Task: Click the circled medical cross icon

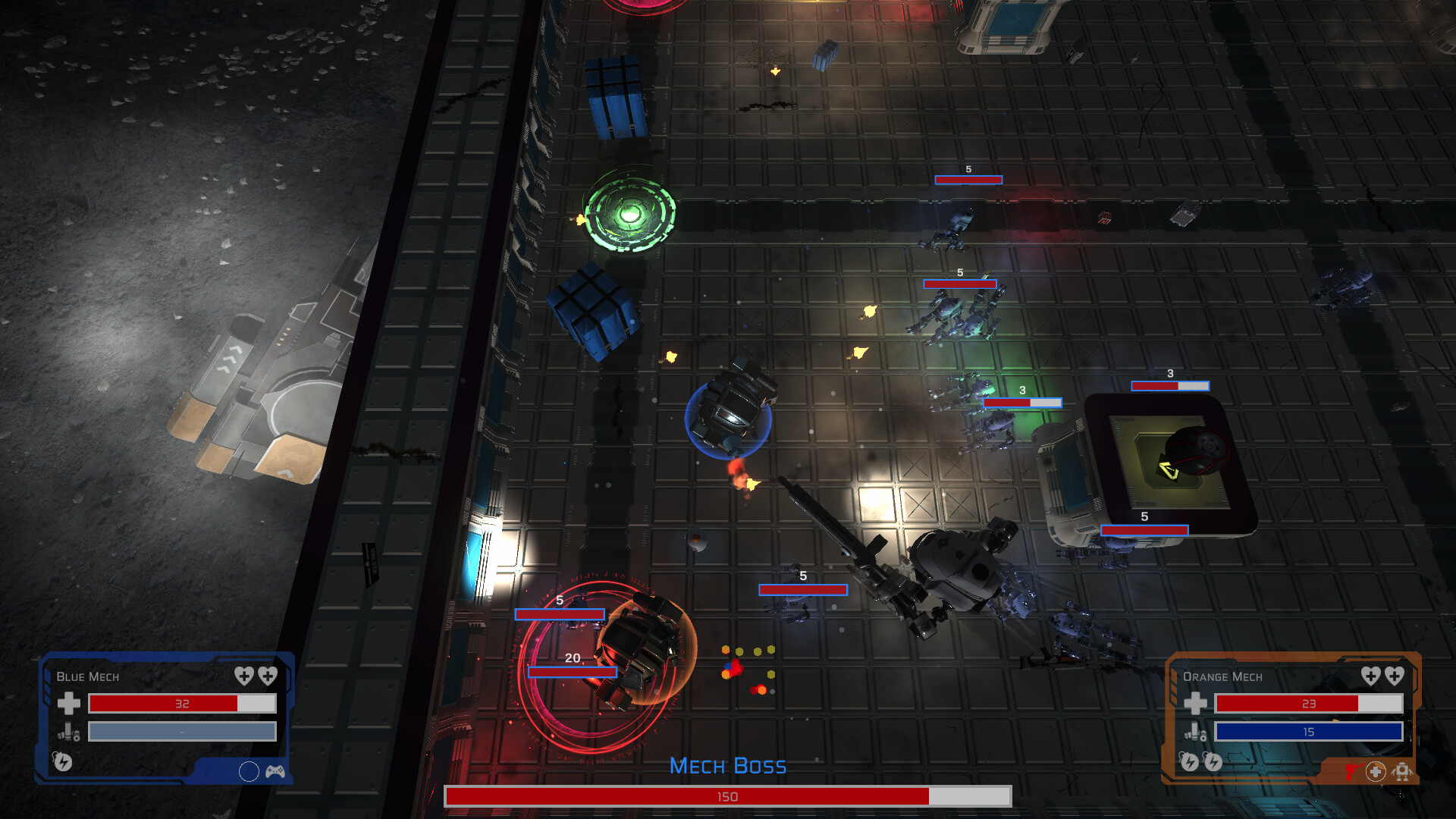Action: pyautogui.click(x=1376, y=771)
